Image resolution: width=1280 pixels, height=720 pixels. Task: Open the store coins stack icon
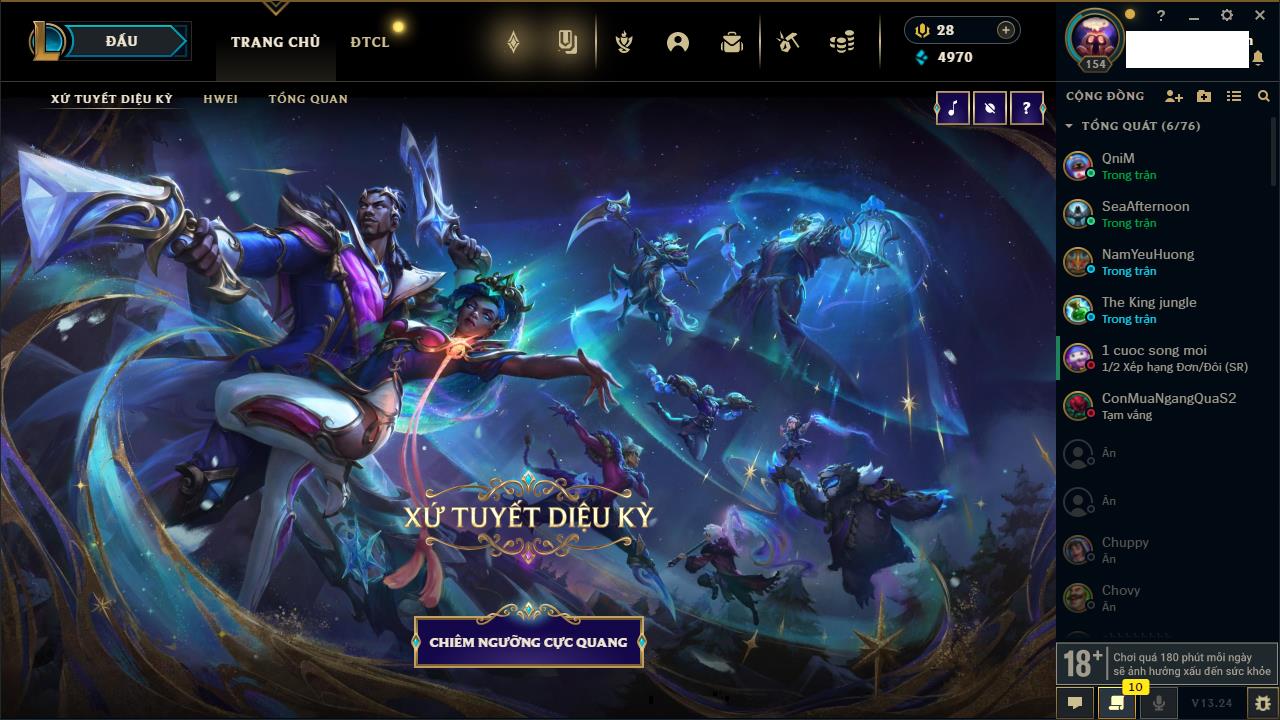coord(842,42)
